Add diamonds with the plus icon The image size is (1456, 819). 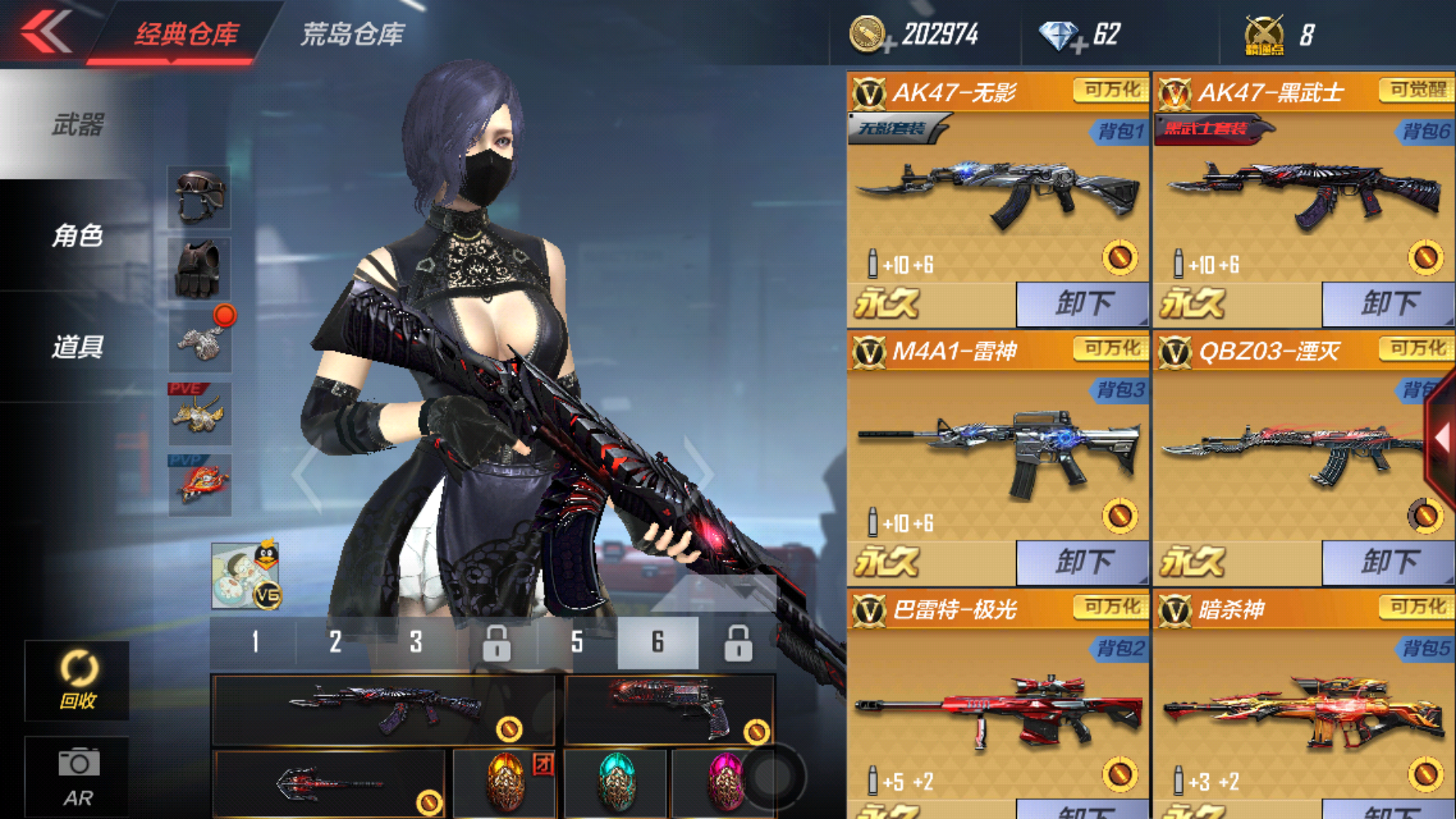(x=1080, y=44)
